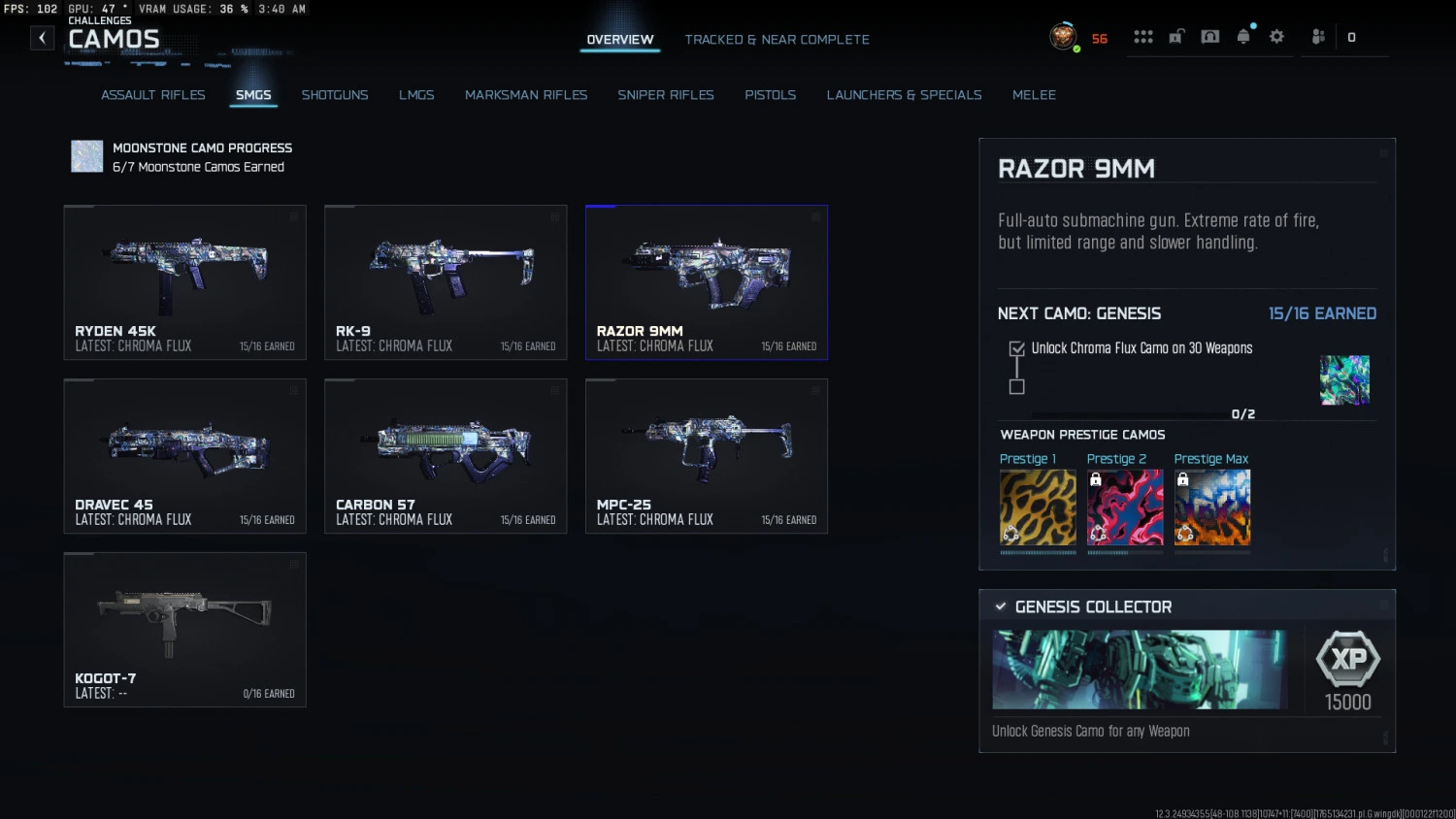Click the Moonstone Camo Progress swatch icon

click(86, 156)
